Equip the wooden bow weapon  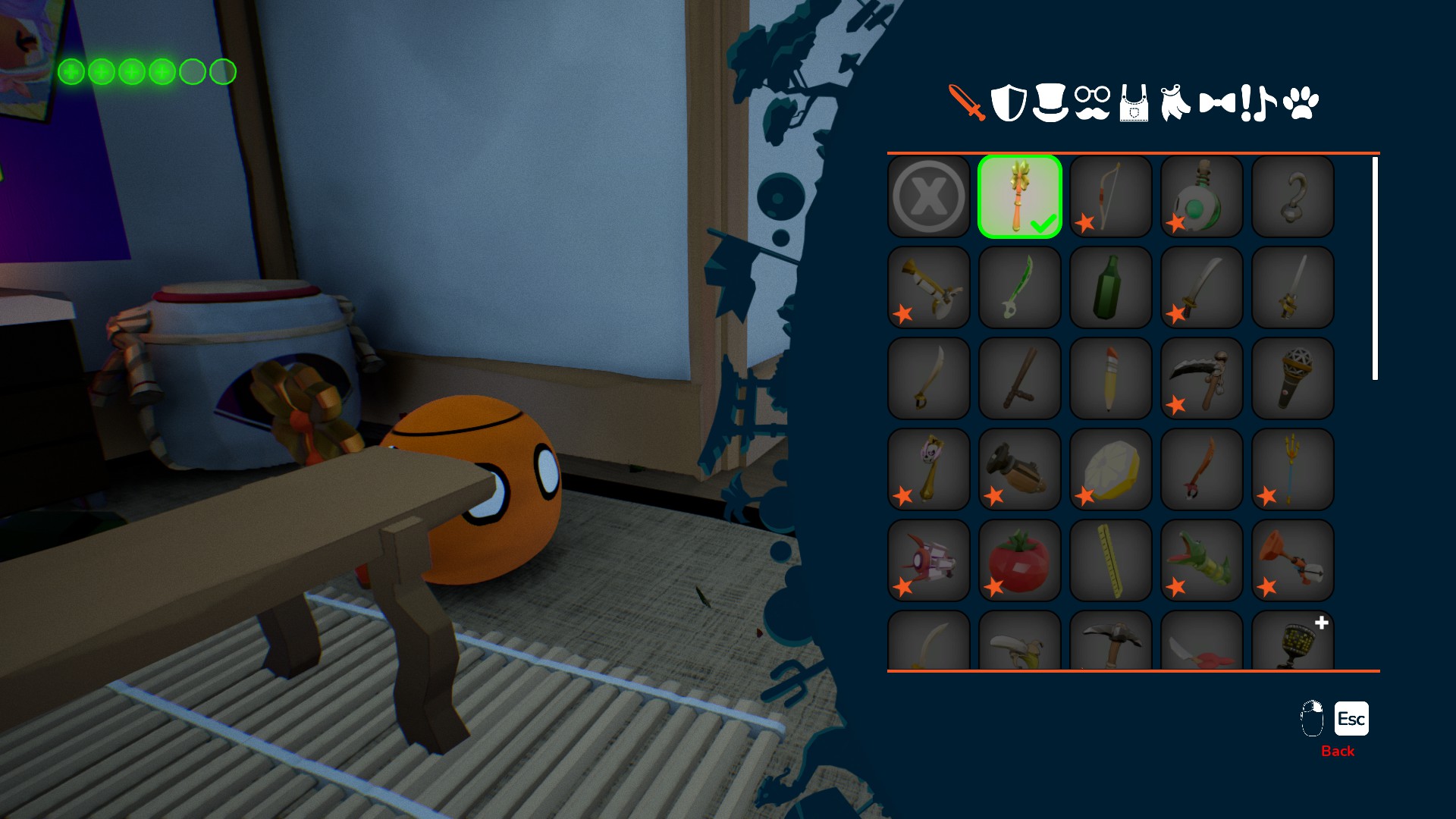pos(1111,196)
